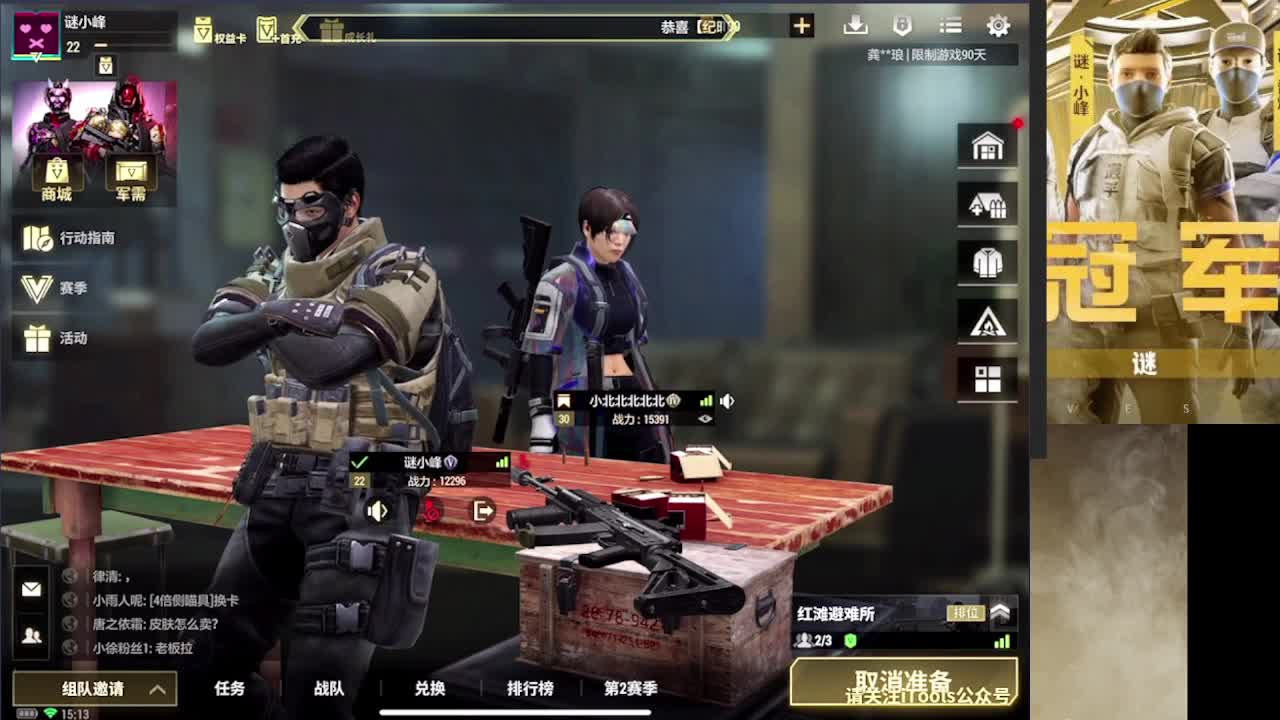Switch to the 任务 tab

(232, 690)
